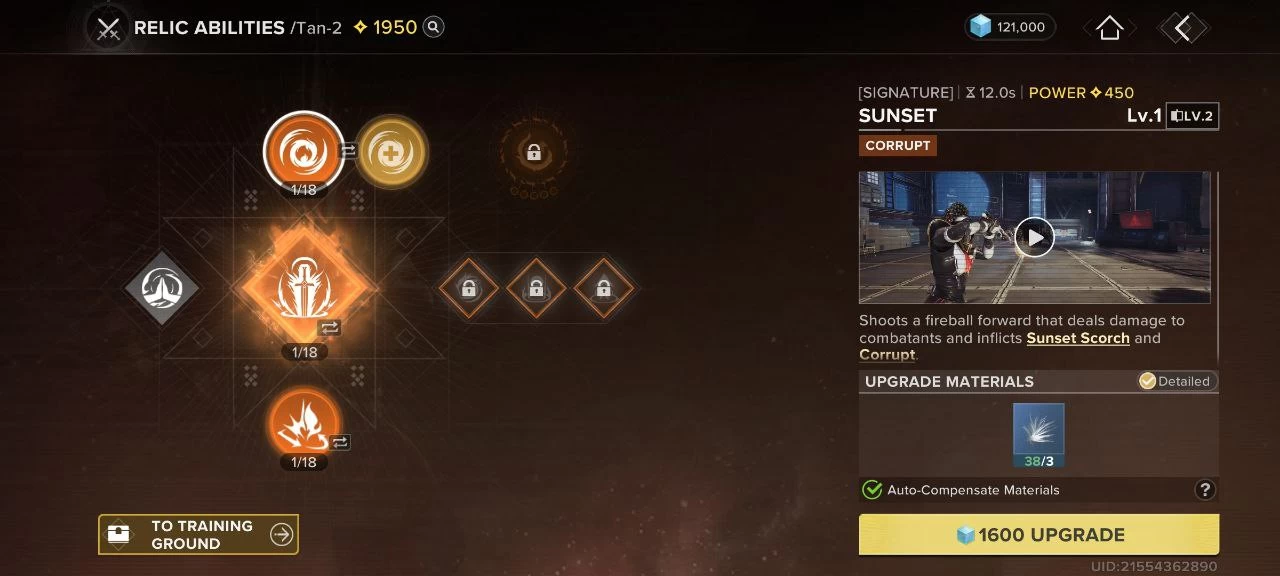The width and height of the screenshot is (1280, 576).
Task: Select the locked circular node at top
Action: pos(533,153)
